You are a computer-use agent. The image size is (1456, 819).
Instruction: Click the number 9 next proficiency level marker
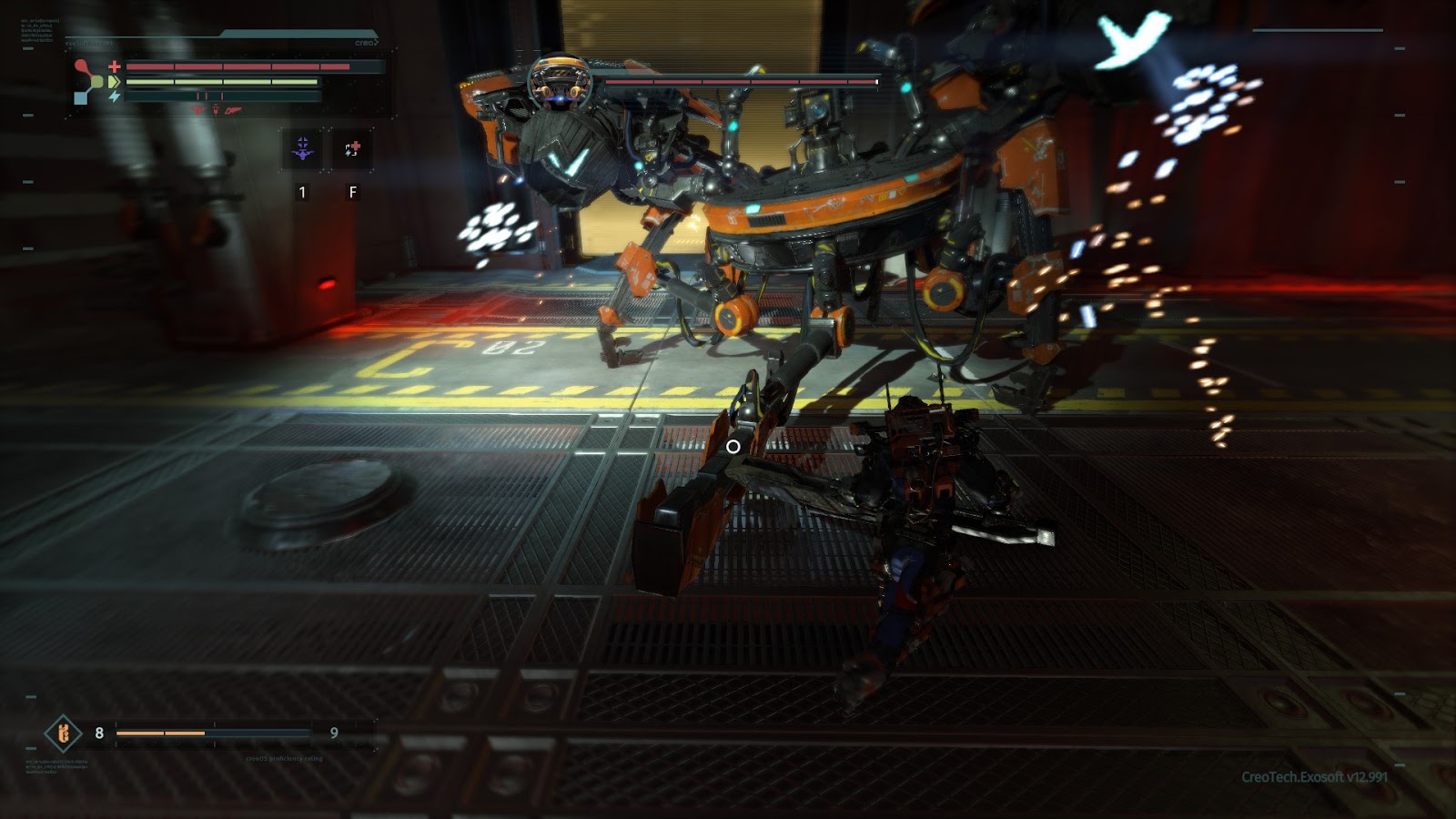[x=333, y=731]
